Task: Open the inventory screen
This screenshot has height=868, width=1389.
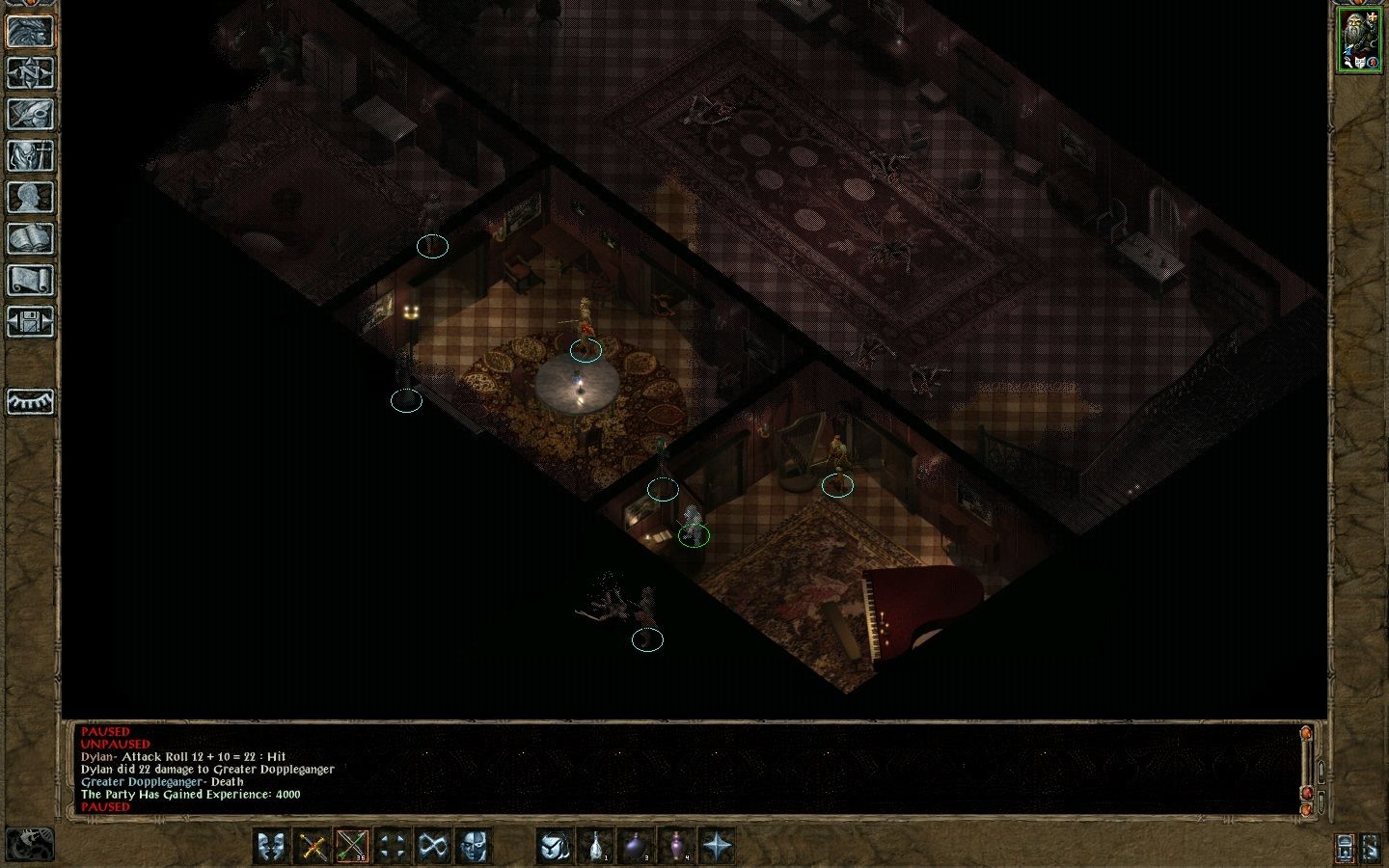Action: click(x=30, y=156)
